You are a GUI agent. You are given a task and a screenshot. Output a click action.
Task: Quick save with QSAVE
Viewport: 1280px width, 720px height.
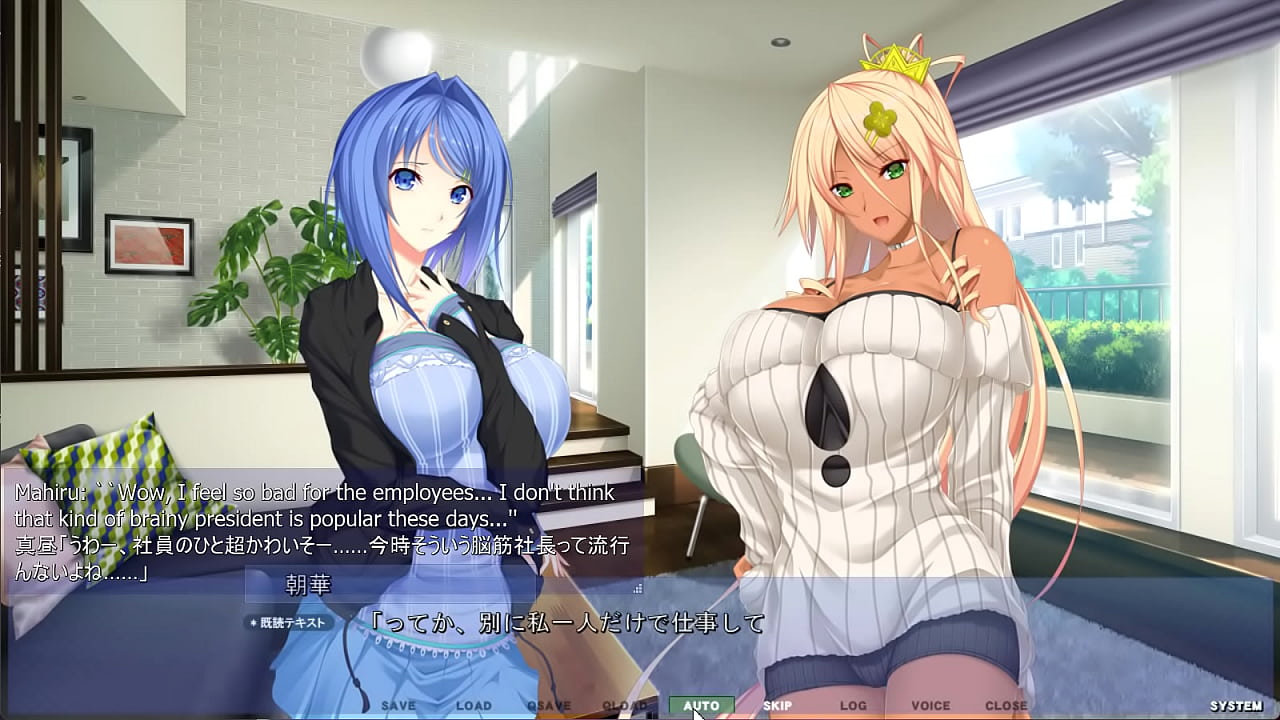[548, 705]
